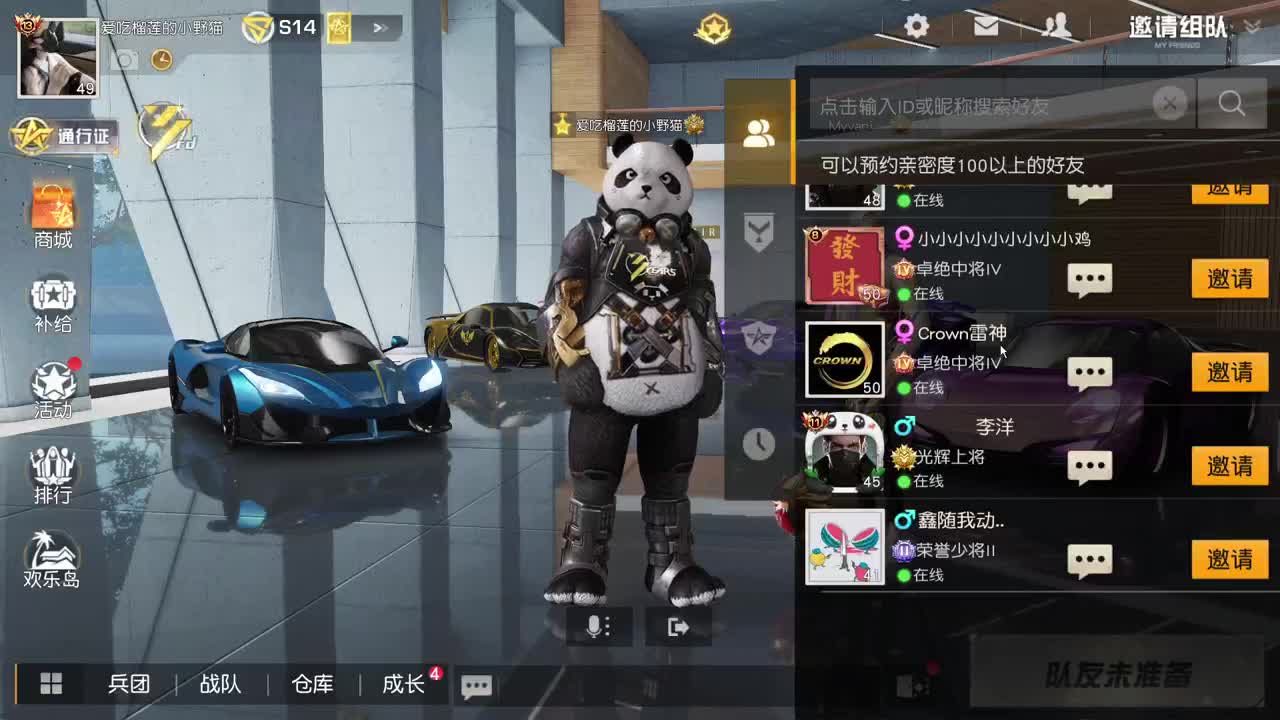Toggle the microphone at bottom center
Image resolution: width=1280 pixels, height=720 pixels.
(597, 627)
